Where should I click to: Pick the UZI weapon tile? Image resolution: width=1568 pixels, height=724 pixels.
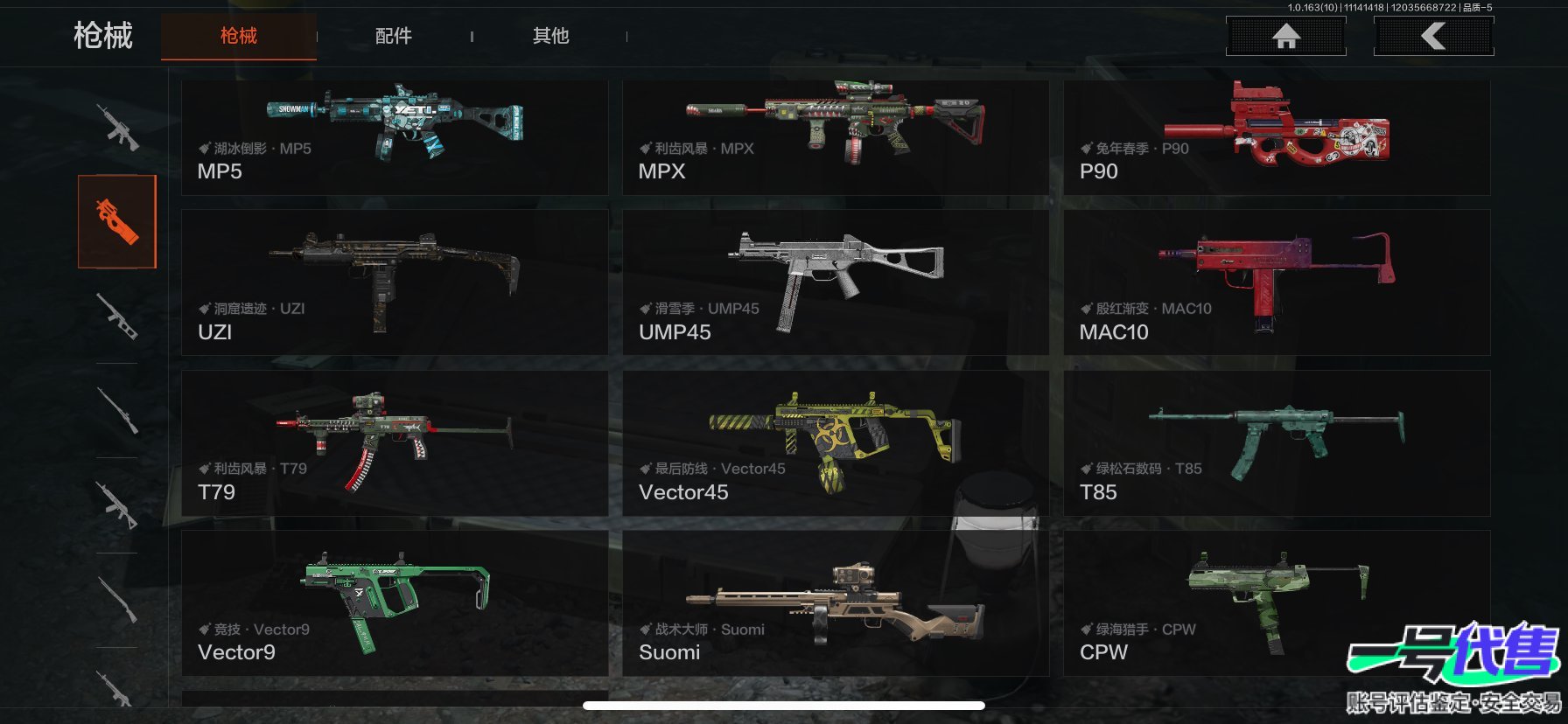click(x=395, y=282)
